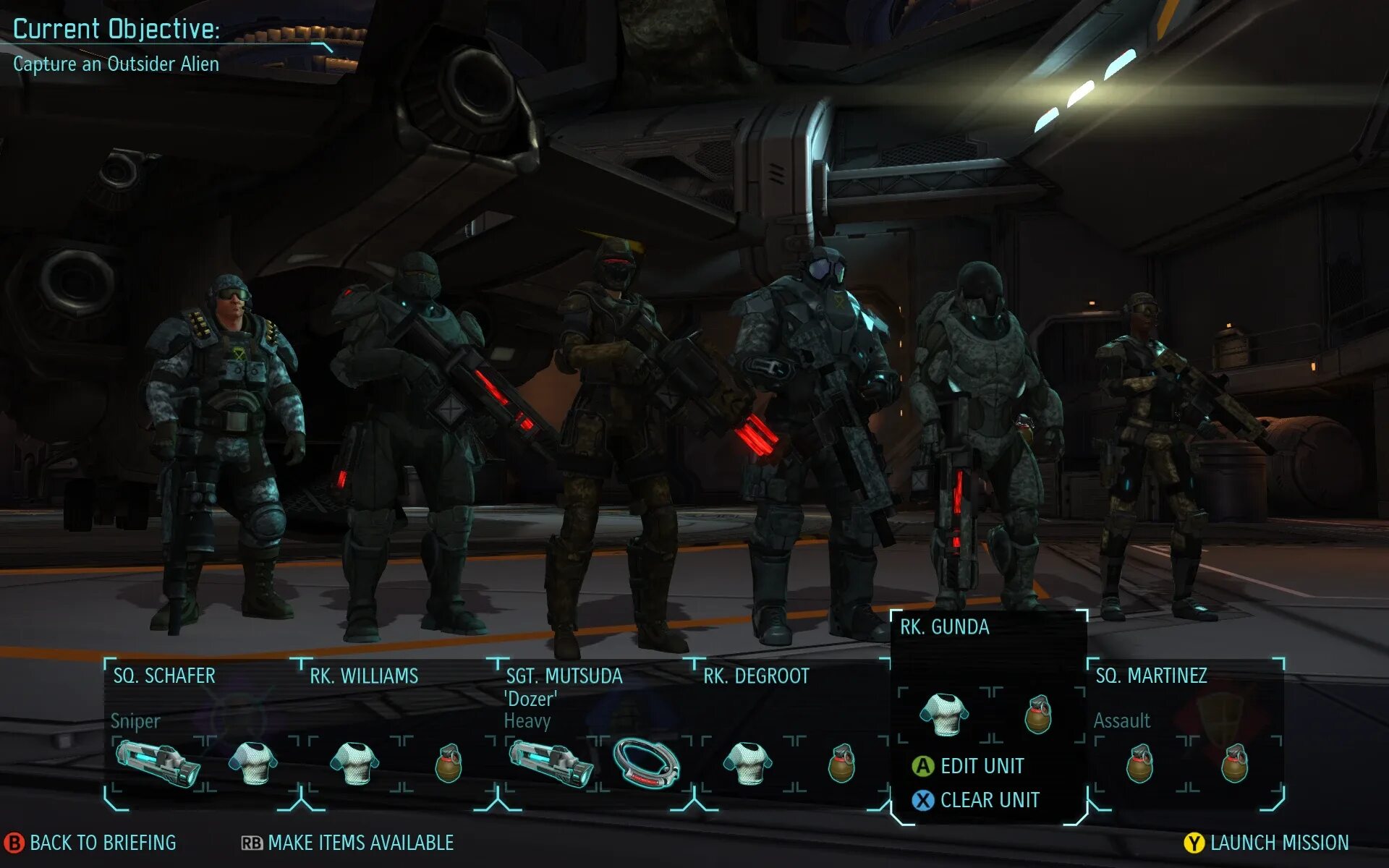Choose Mutsuda's heavy plasma weapon slot

551,764
